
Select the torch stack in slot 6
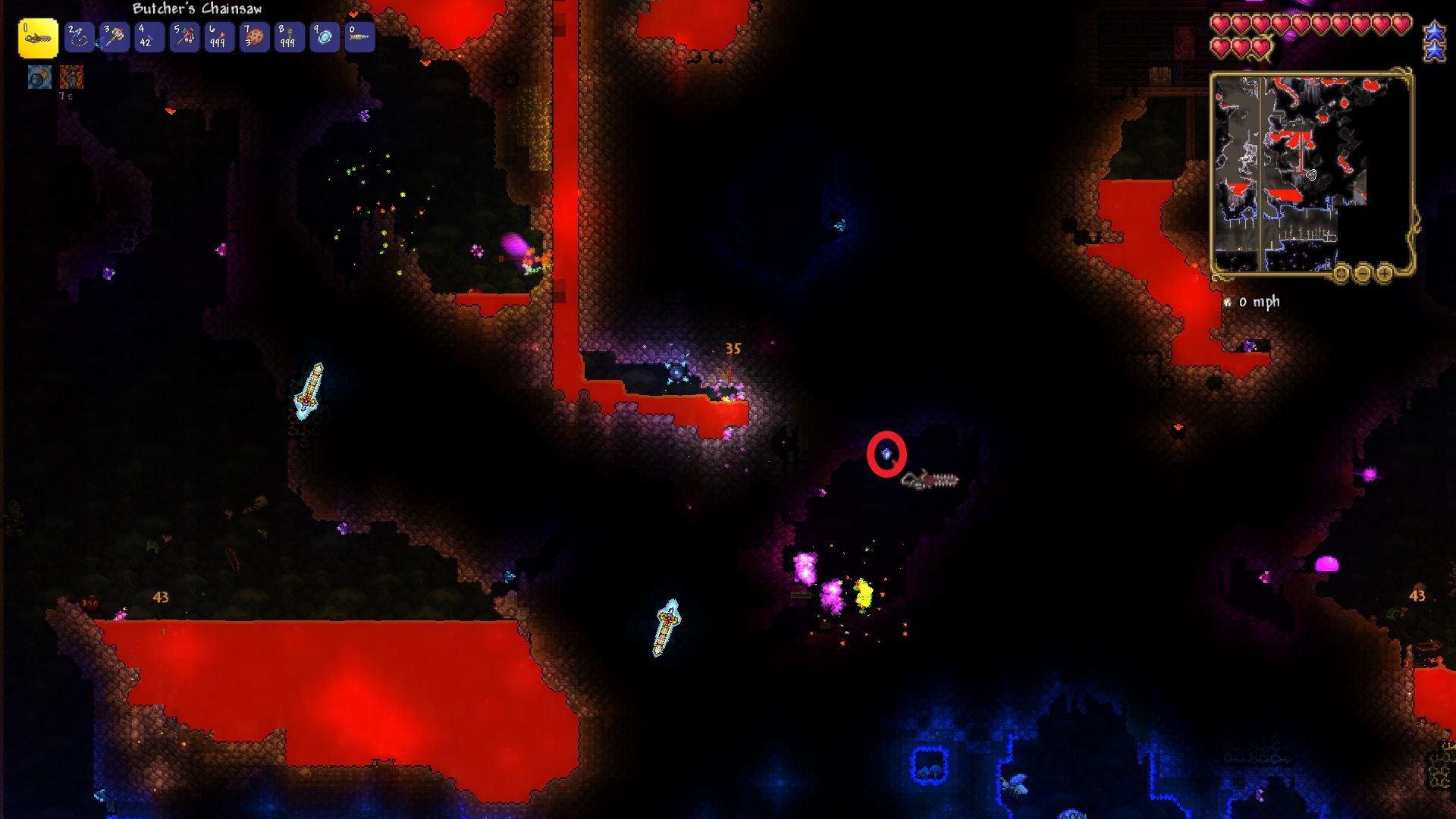pyautogui.click(x=219, y=36)
